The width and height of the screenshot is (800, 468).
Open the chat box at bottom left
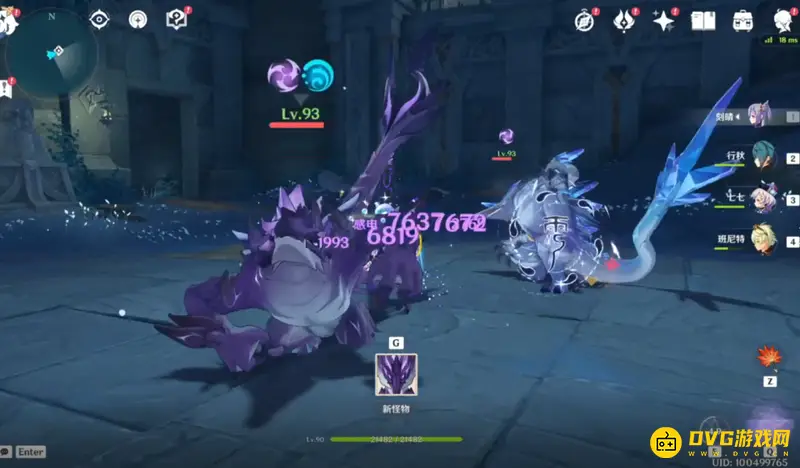coord(23,452)
